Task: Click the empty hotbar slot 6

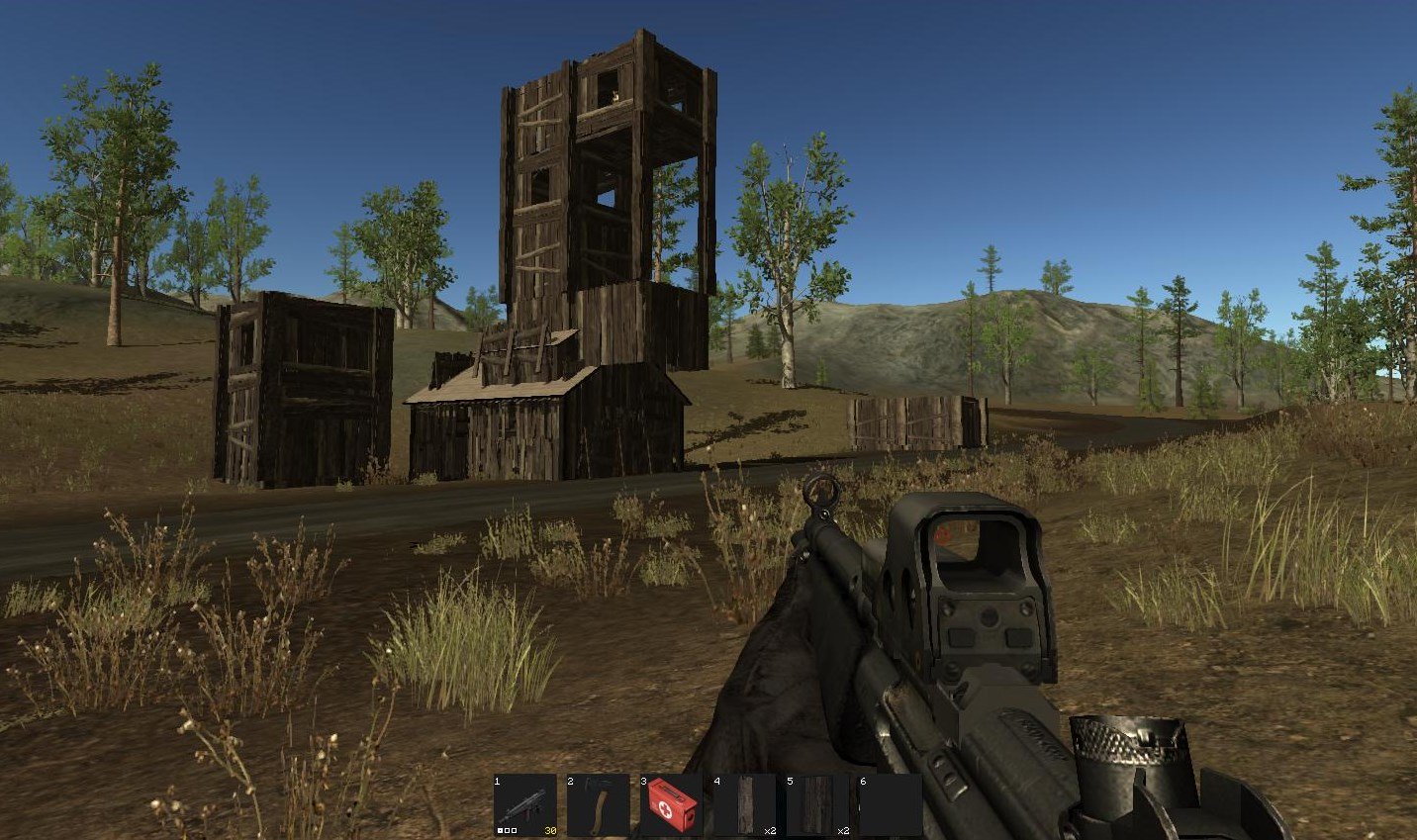Action: [x=891, y=805]
